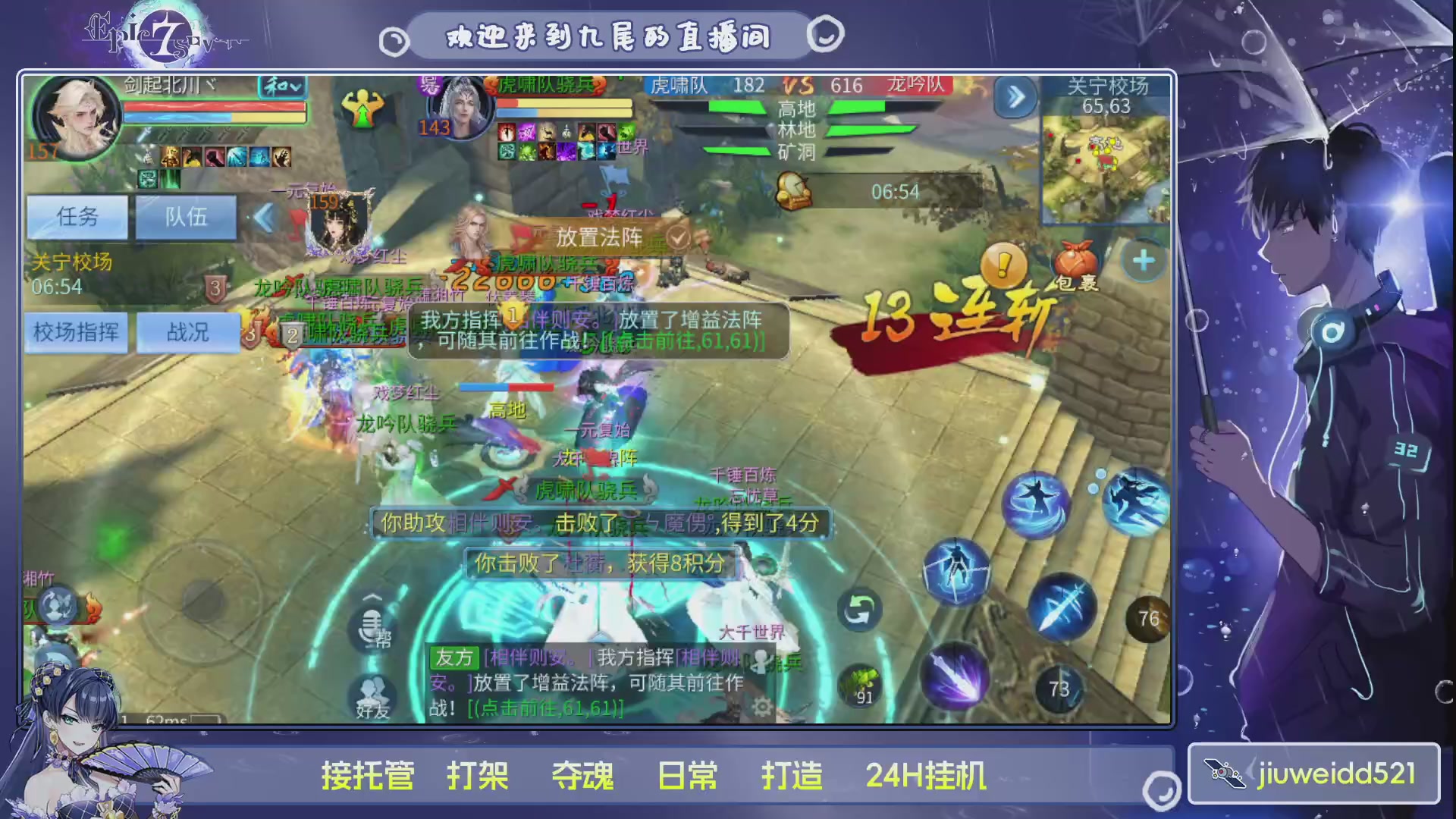Tap the skill orb with cooldown 73

[x=1059, y=689]
